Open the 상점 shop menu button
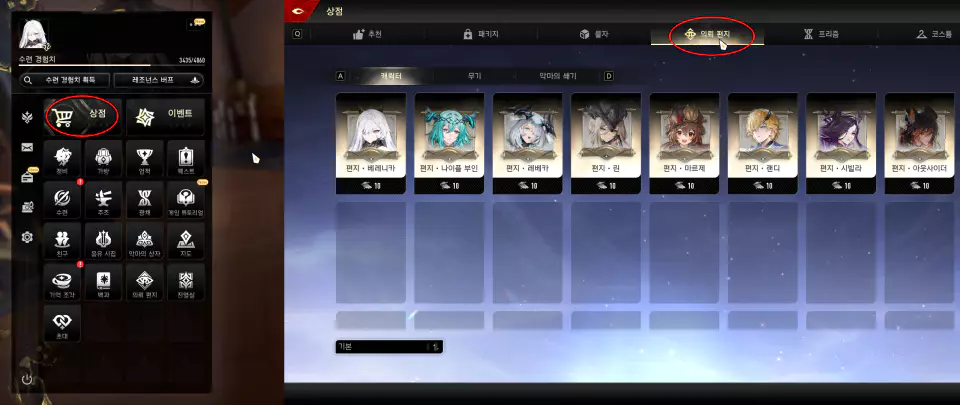This screenshot has height=405, width=960. click(x=82, y=117)
